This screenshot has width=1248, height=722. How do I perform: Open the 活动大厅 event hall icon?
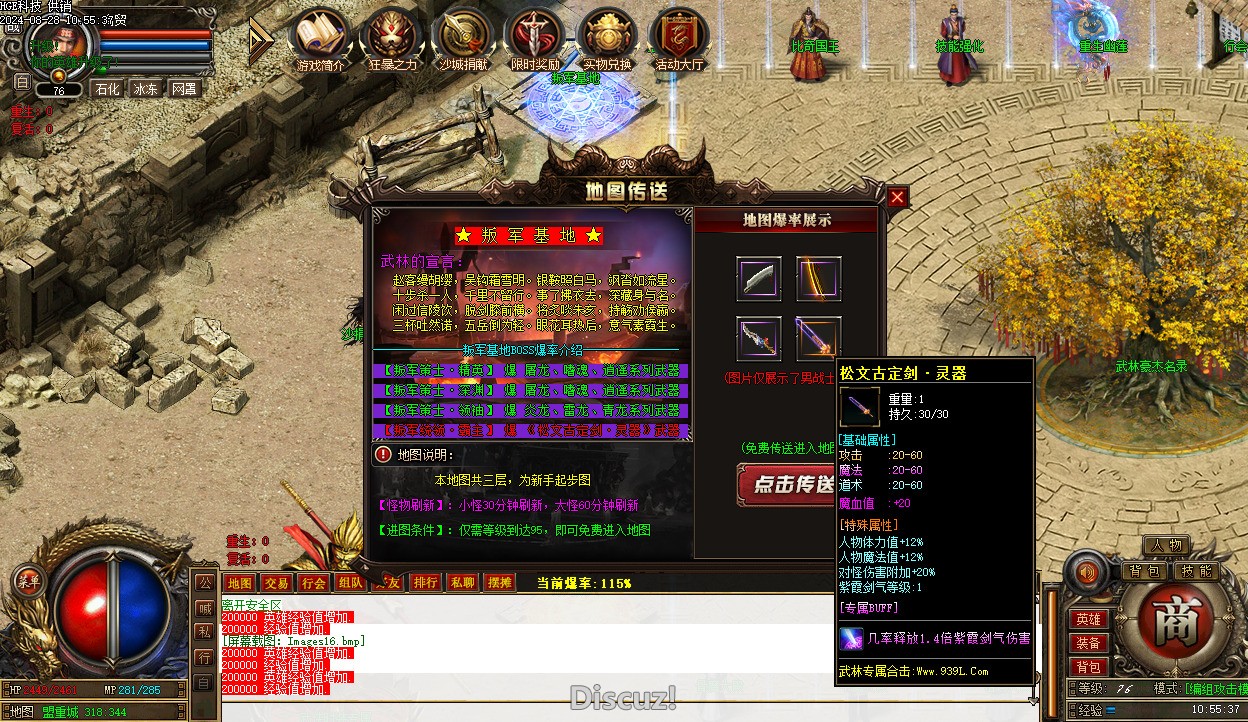[680, 40]
